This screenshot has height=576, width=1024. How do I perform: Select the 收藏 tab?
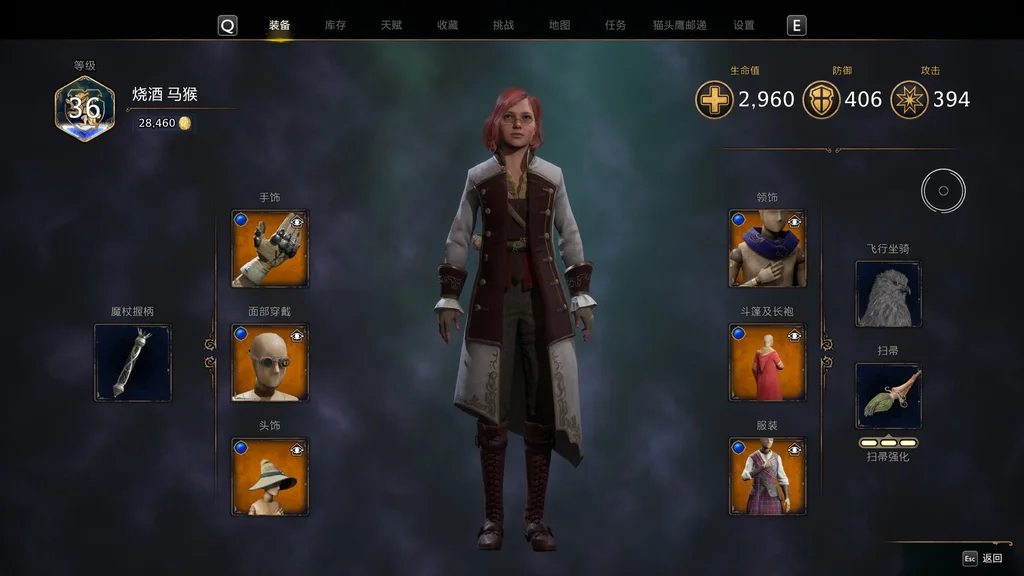point(447,25)
